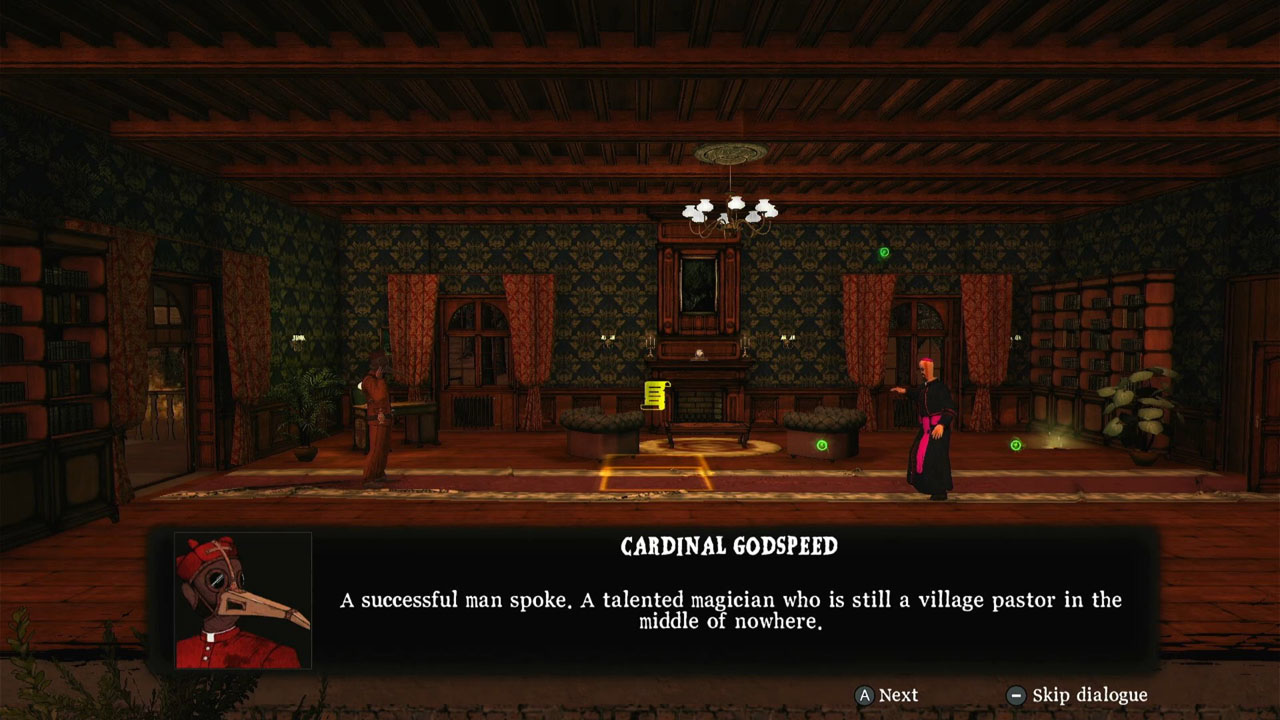
Task: Pick up the yellow scroll near the fireplace
Action: click(656, 398)
